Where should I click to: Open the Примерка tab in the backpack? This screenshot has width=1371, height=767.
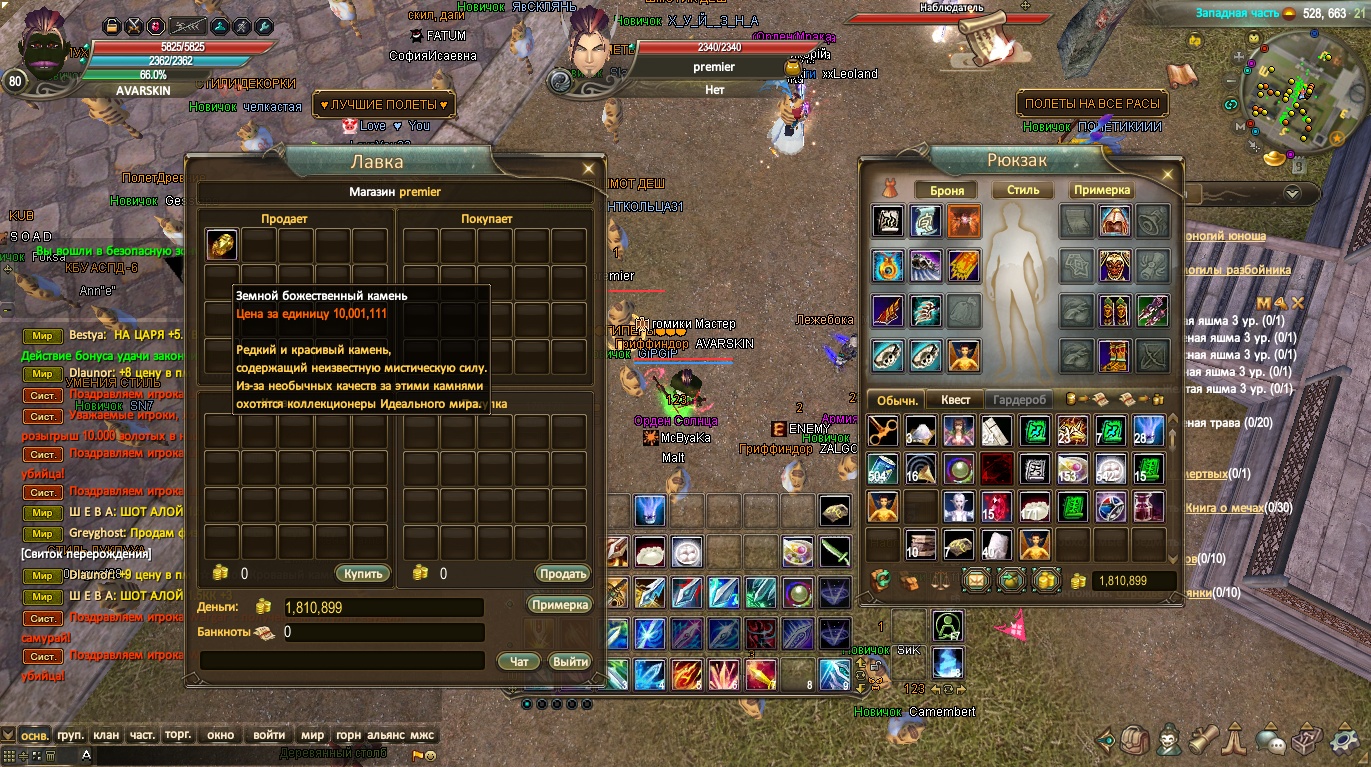pyautogui.click(x=1102, y=190)
